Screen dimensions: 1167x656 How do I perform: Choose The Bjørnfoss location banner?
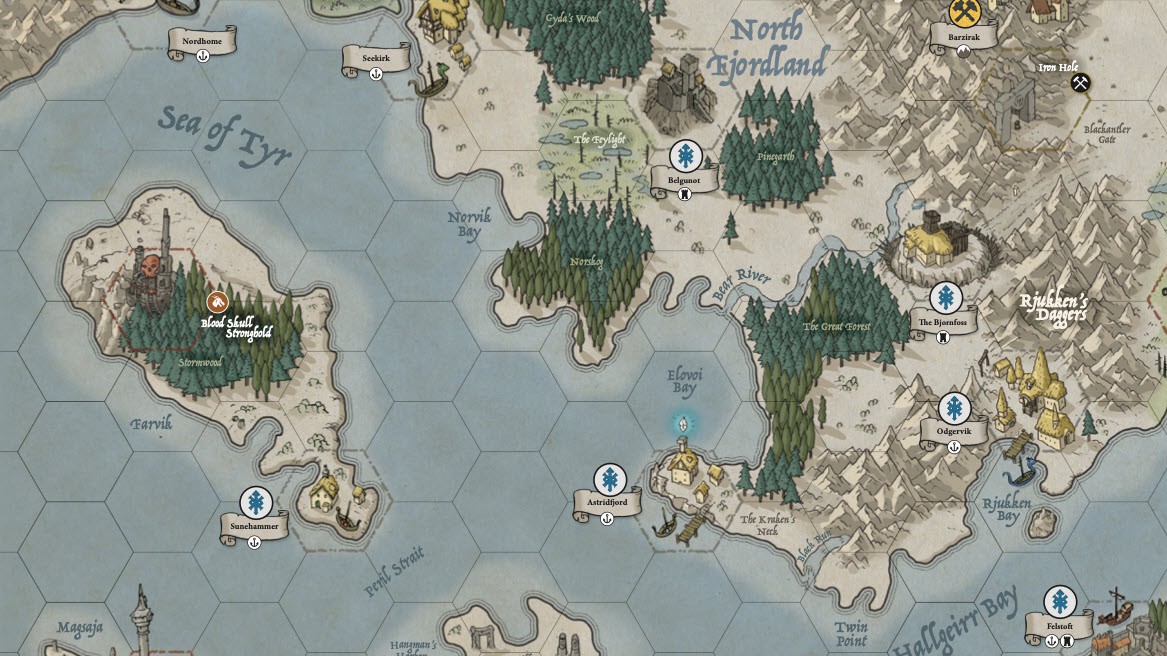(943, 322)
